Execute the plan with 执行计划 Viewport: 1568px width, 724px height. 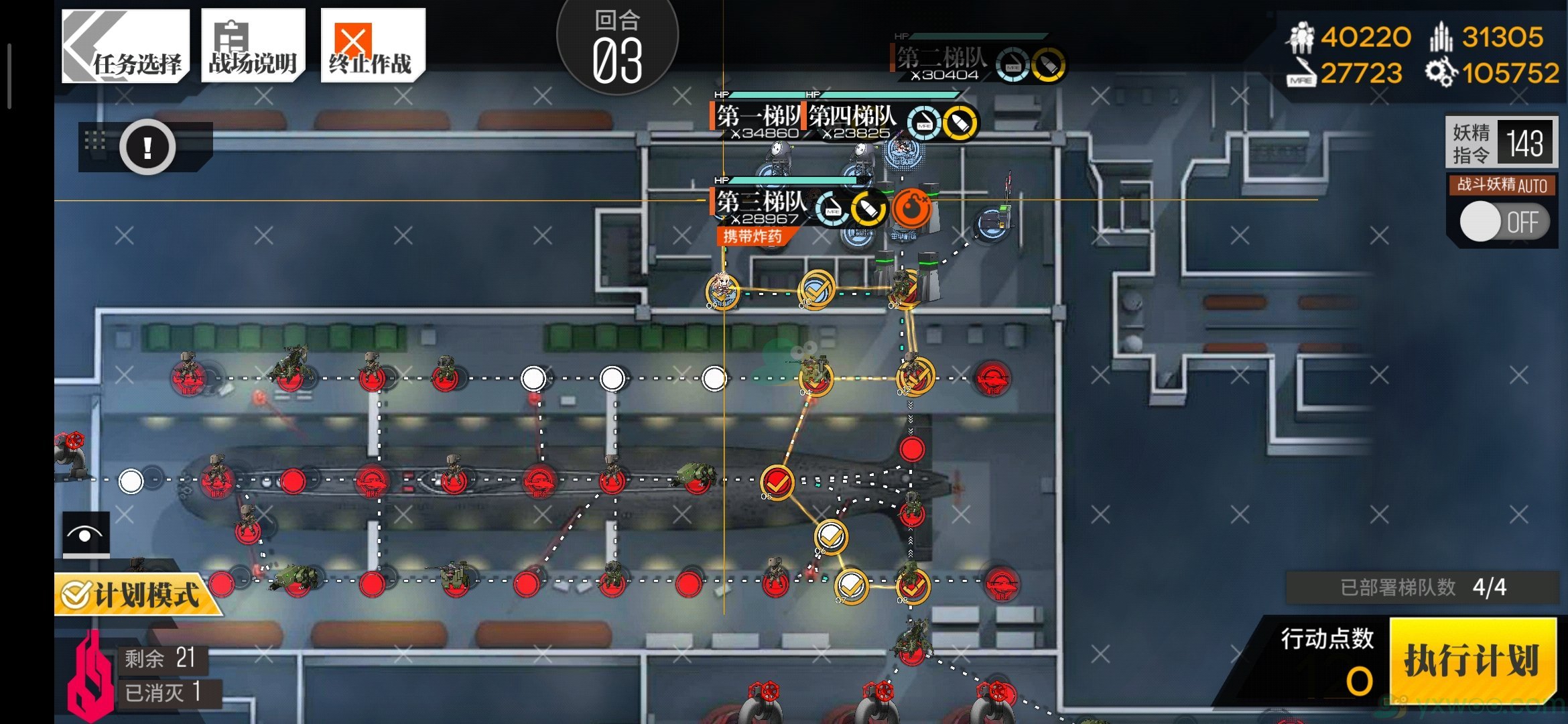[1472, 660]
